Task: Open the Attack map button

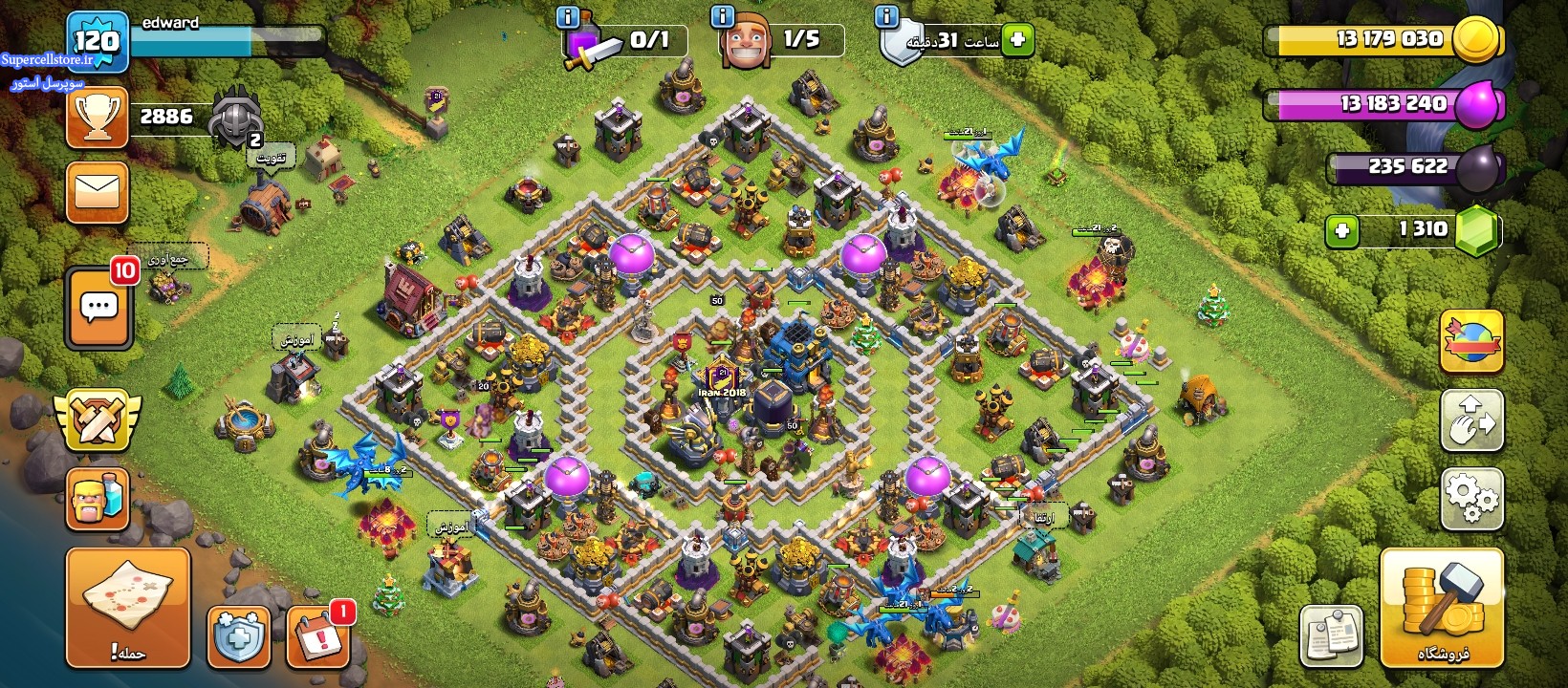Action: coord(127,608)
